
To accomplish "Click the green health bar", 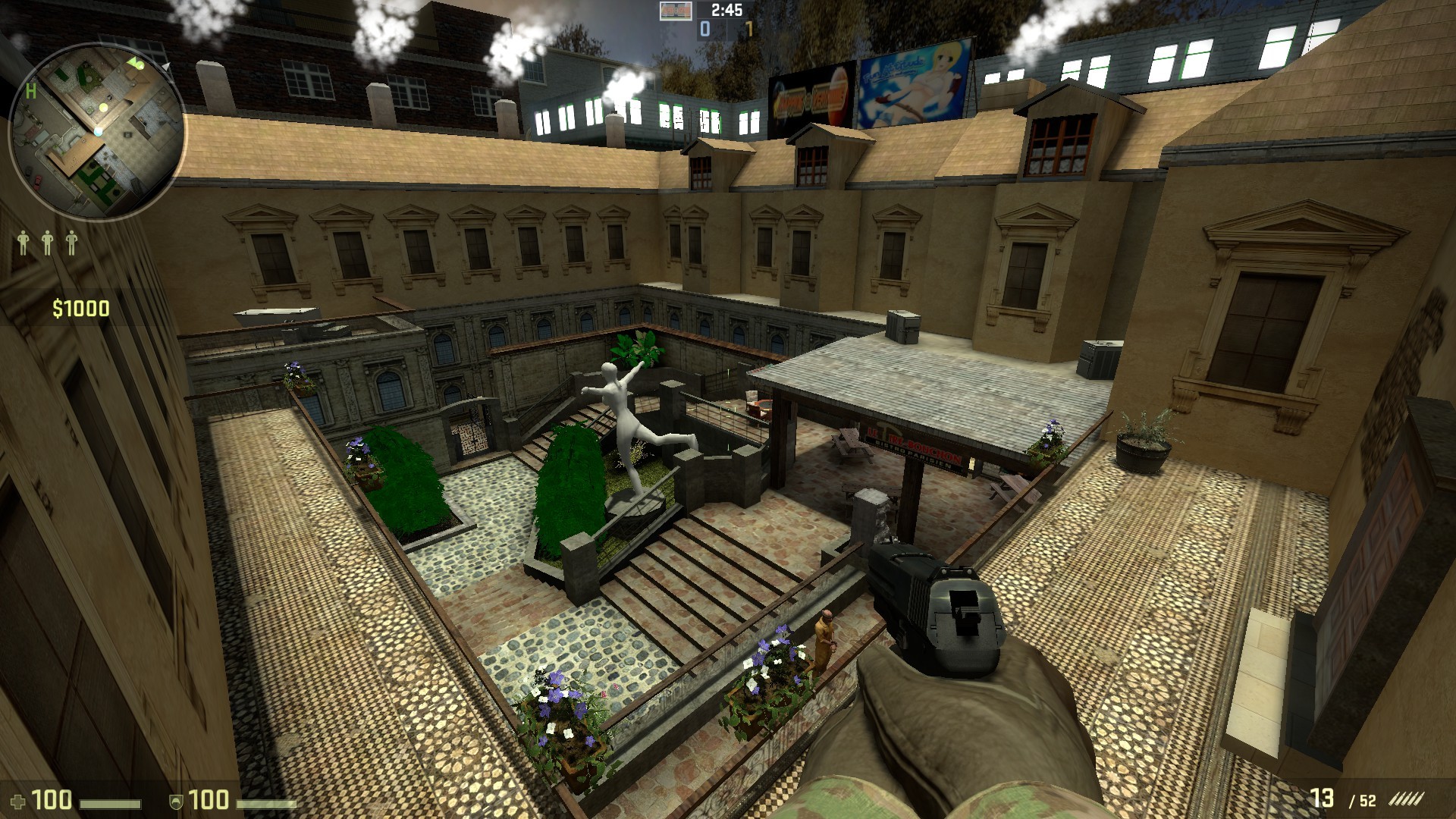I will point(111,804).
